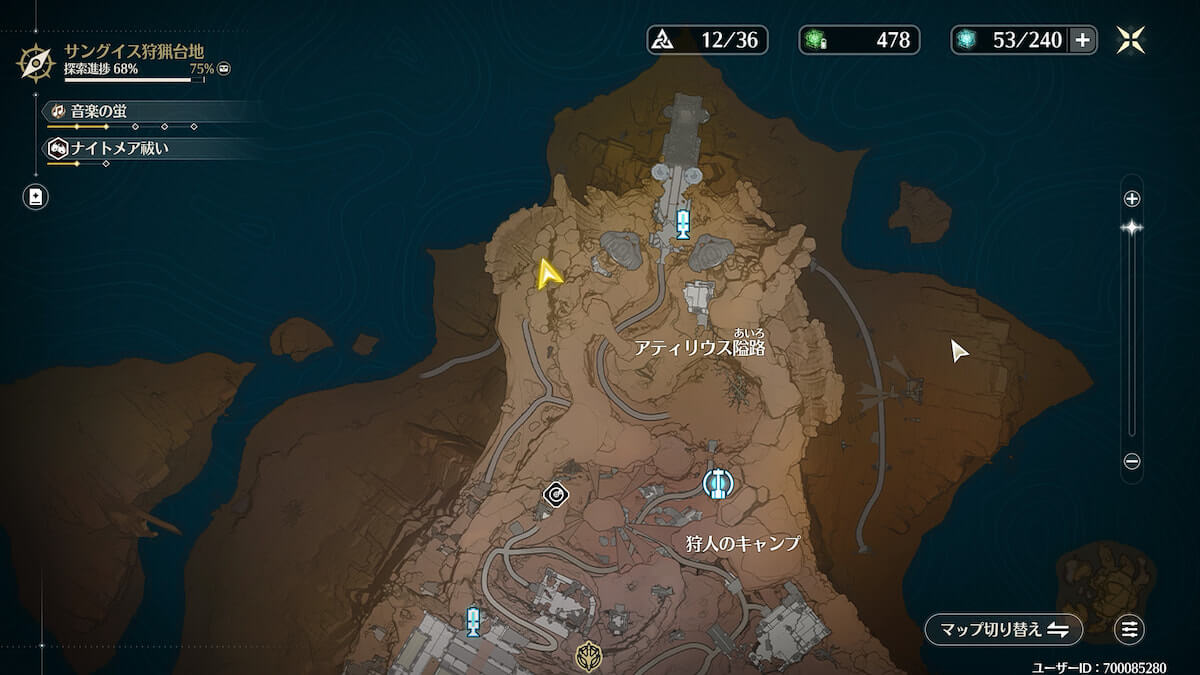The height and width of the screenshot is (675, 1200).
Task: Select the southwest blue resonance beacon marker
Action: 473,621
